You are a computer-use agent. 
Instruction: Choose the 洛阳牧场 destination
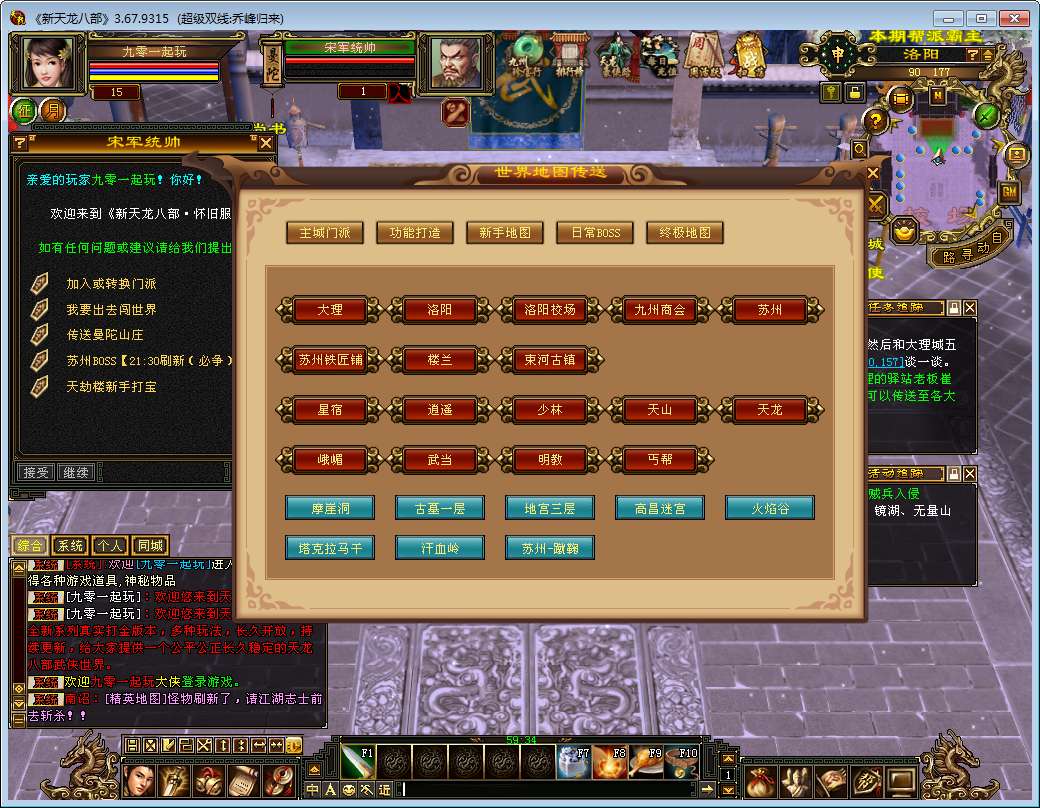(550, 310)
